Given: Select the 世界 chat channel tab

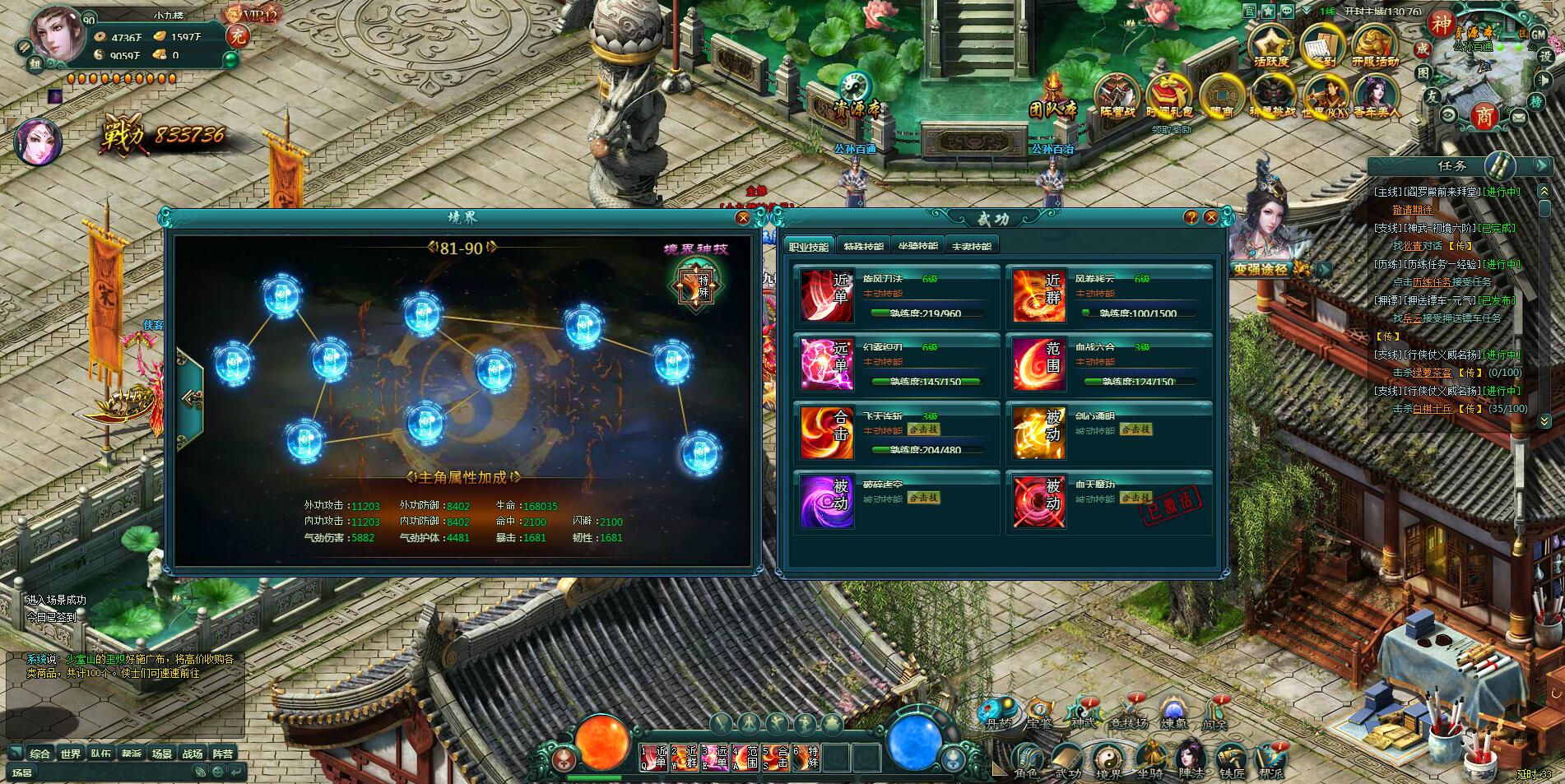Looking at the screenshot, I should [72, 753].
